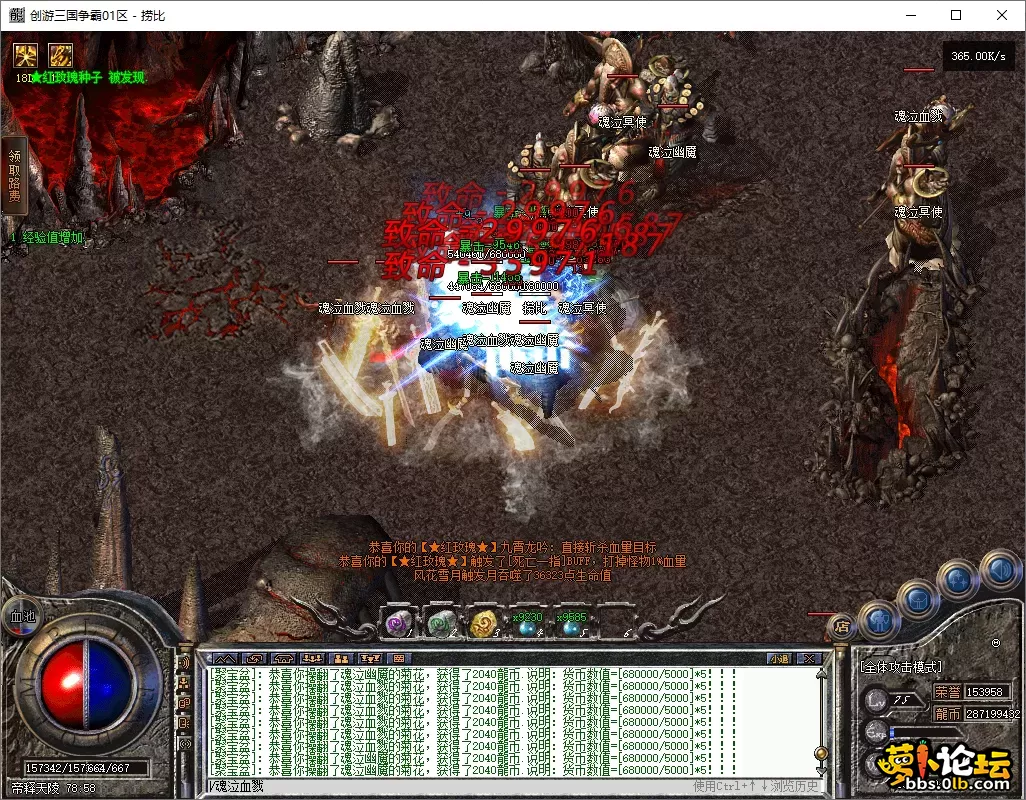
Task: Open the character equipment round button
Action: click(880, 620)
